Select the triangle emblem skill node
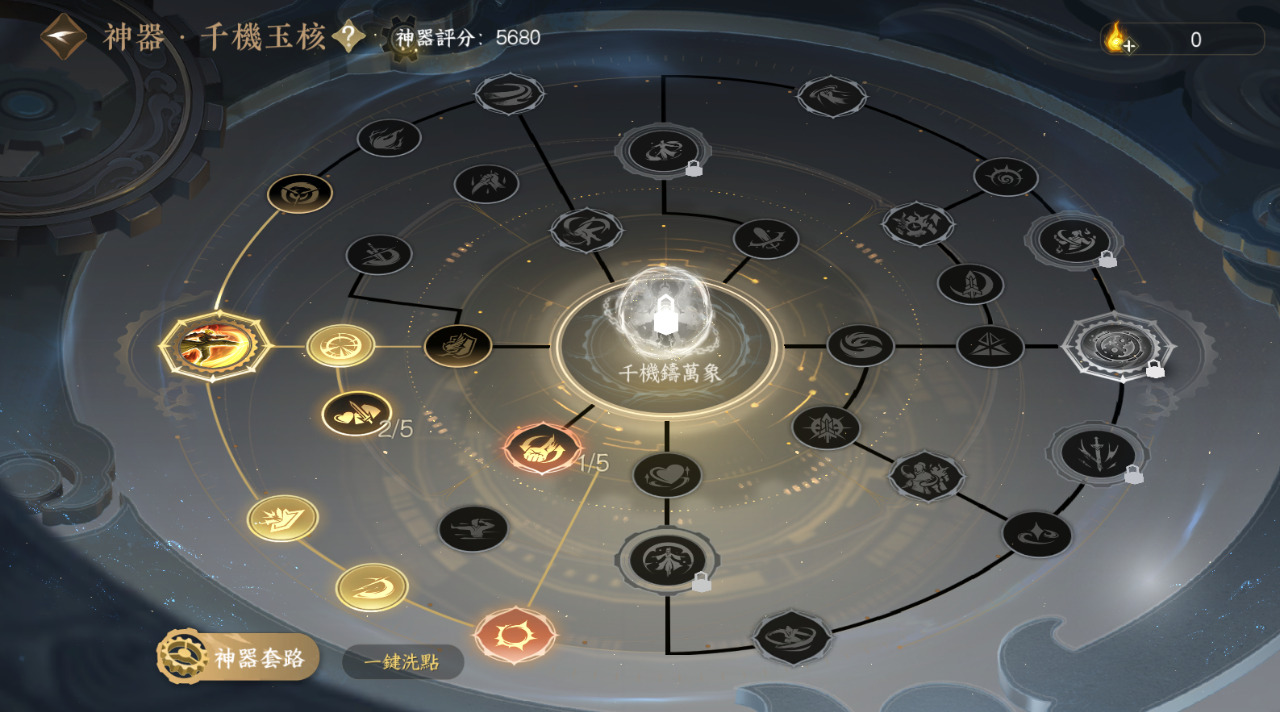Screen dimensions: 1280x712 [x=990, y=346]
